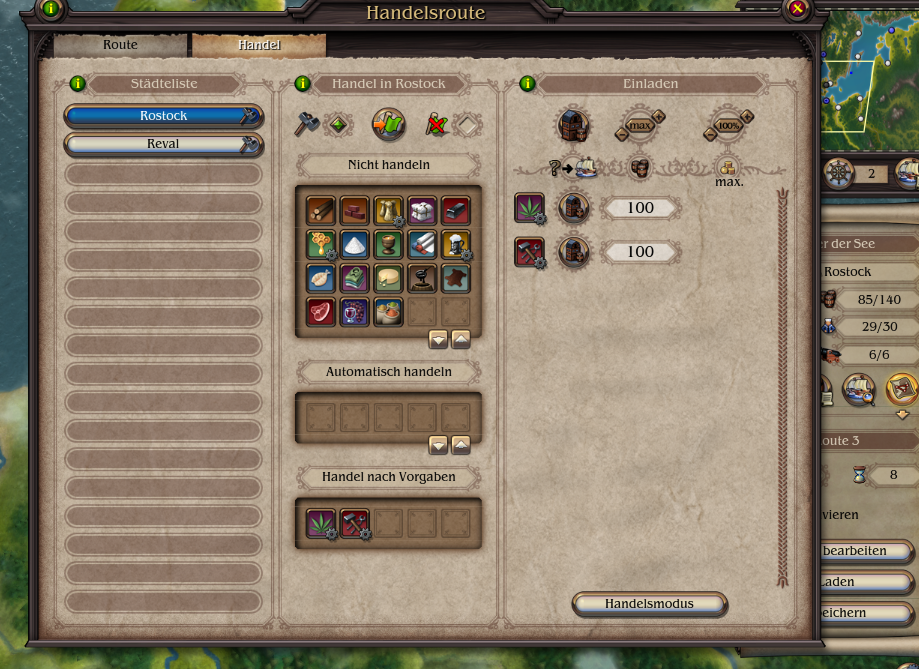Click the Handelsmodus button
Viewport: 919px width, 669px height.
click(649, 604)
